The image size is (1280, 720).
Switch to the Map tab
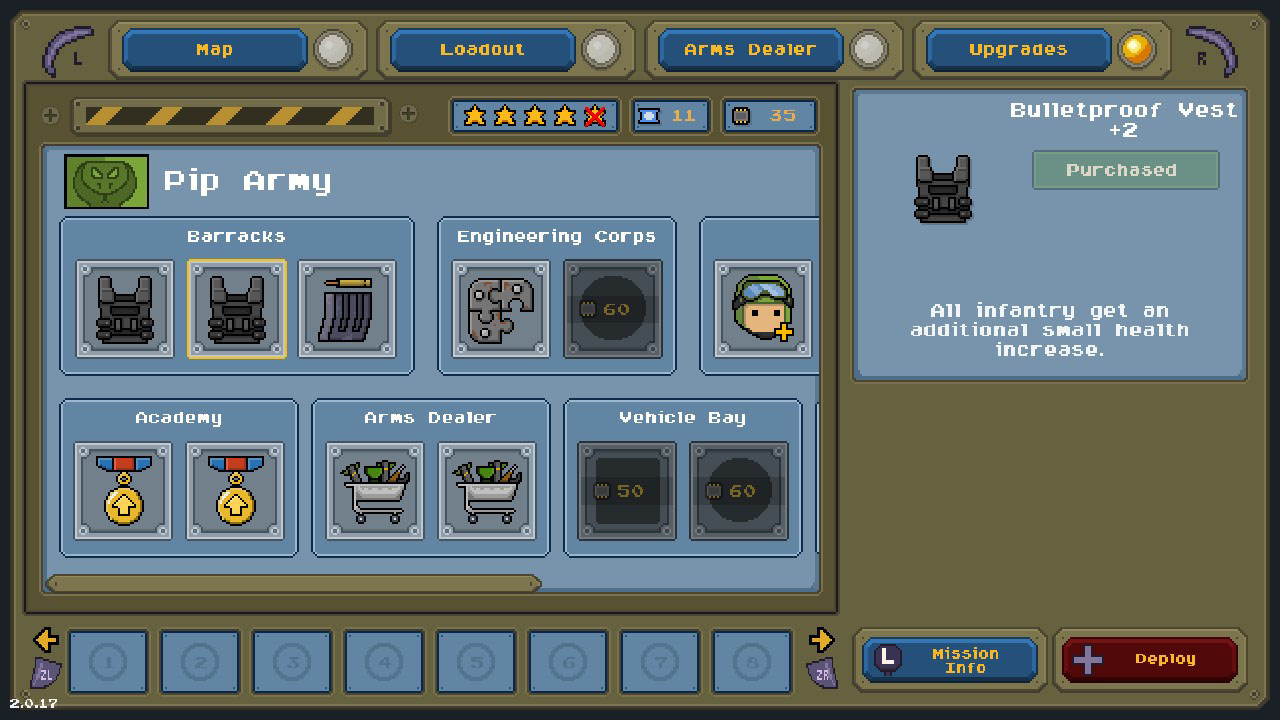click(x=214, y=49)
